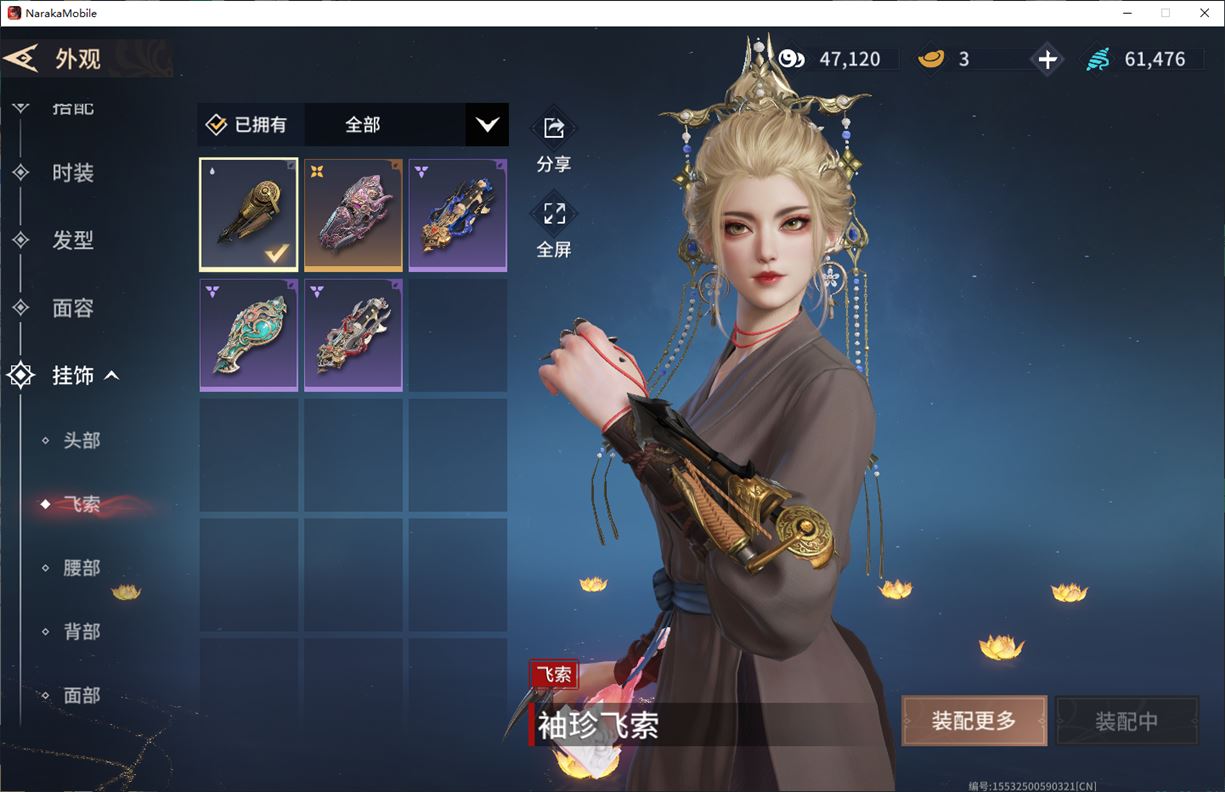Collapse the 挂饰 accessories section
This screenshot has width=1225, height=792.
[112, 376]
